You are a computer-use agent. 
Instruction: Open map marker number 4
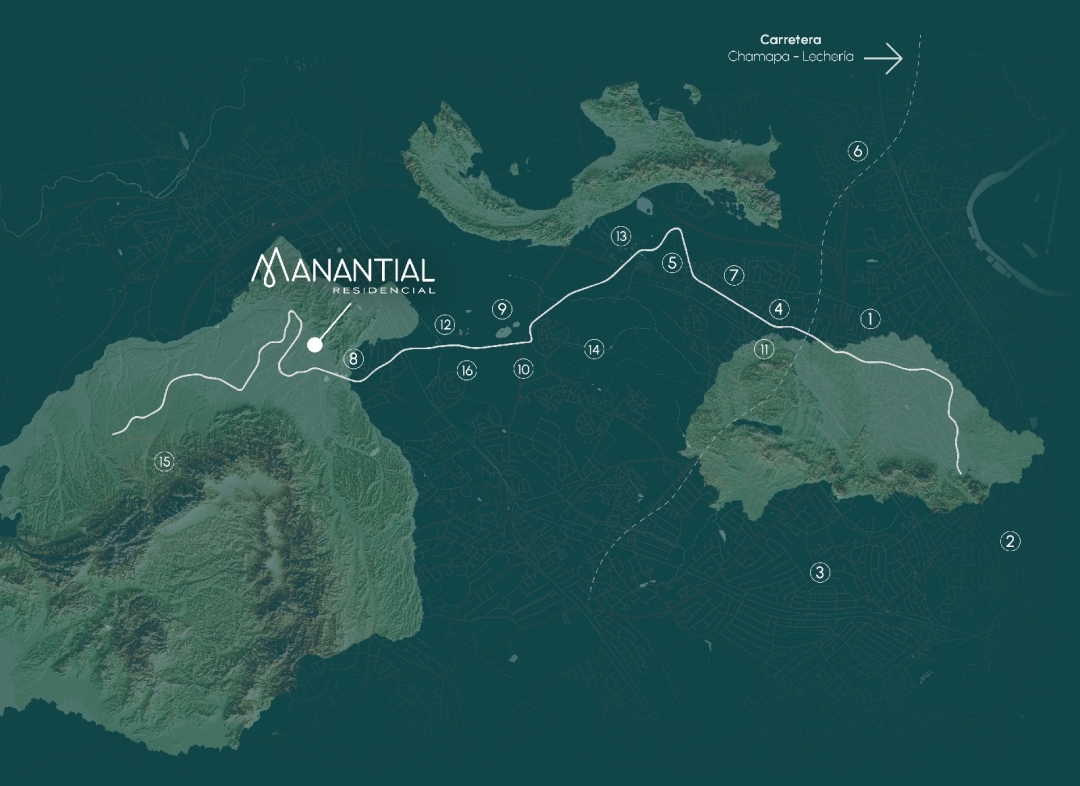pos(780,309)
